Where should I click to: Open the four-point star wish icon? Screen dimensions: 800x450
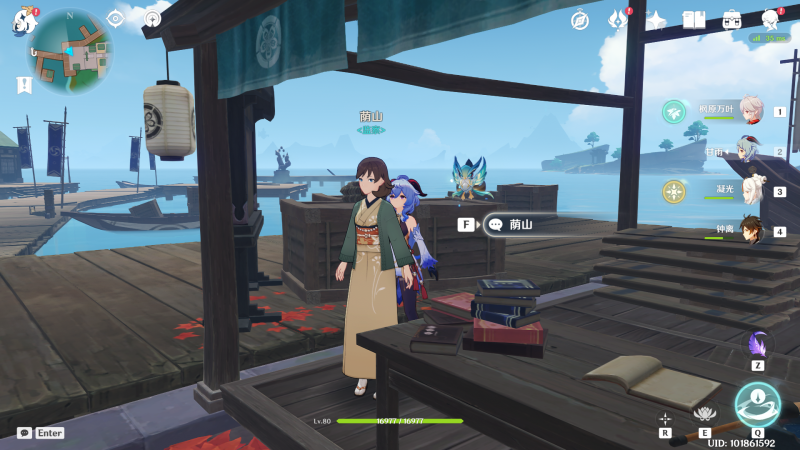click(656, 20)
